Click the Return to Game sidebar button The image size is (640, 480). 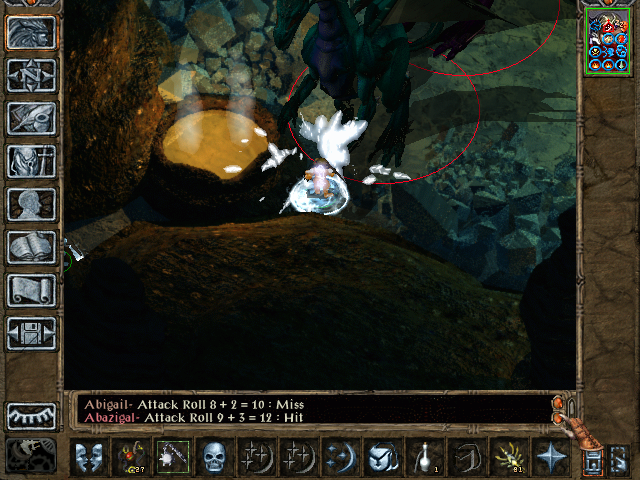[x=32, y=33]
